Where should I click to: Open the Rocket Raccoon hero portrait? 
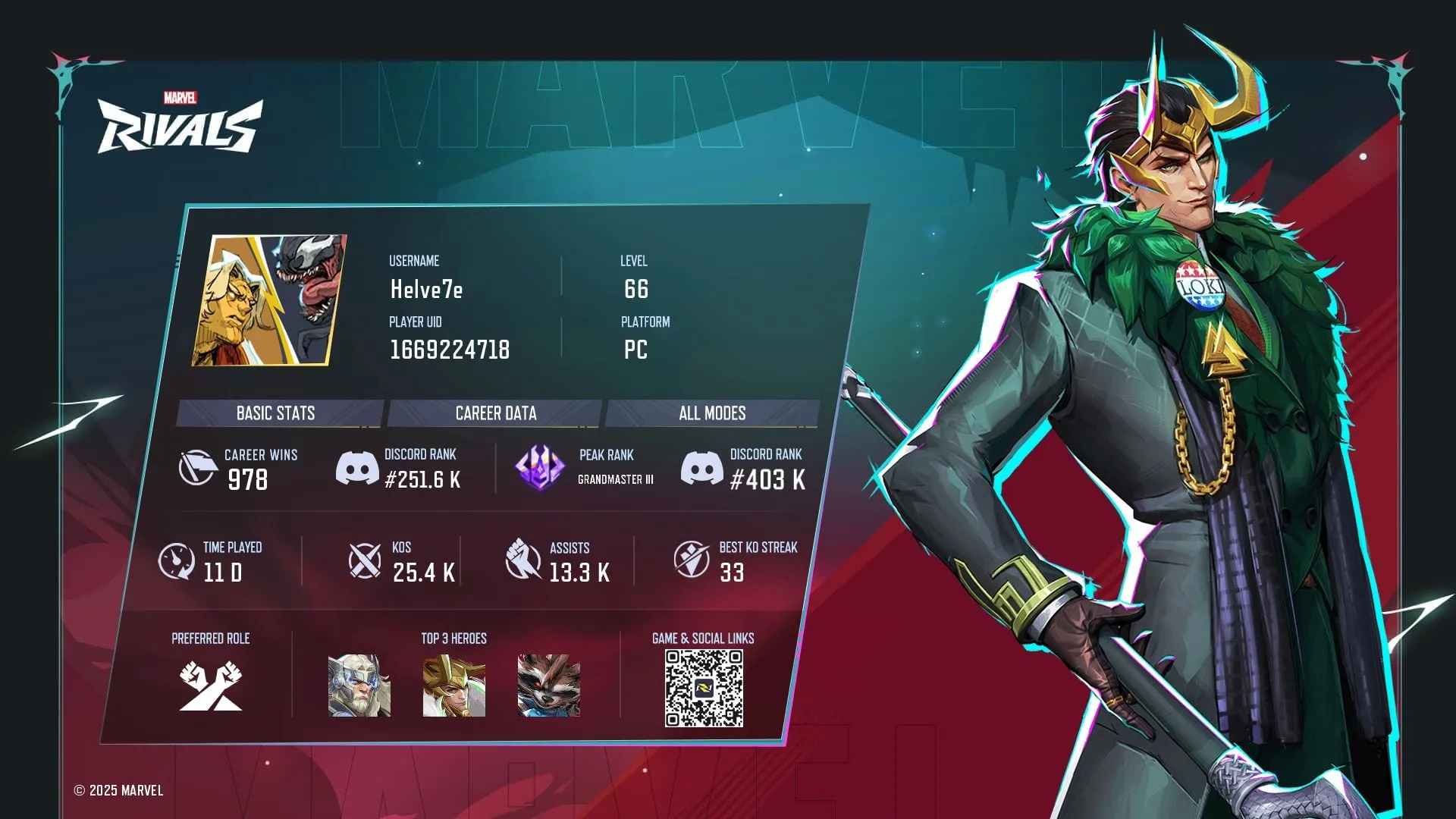549,686
